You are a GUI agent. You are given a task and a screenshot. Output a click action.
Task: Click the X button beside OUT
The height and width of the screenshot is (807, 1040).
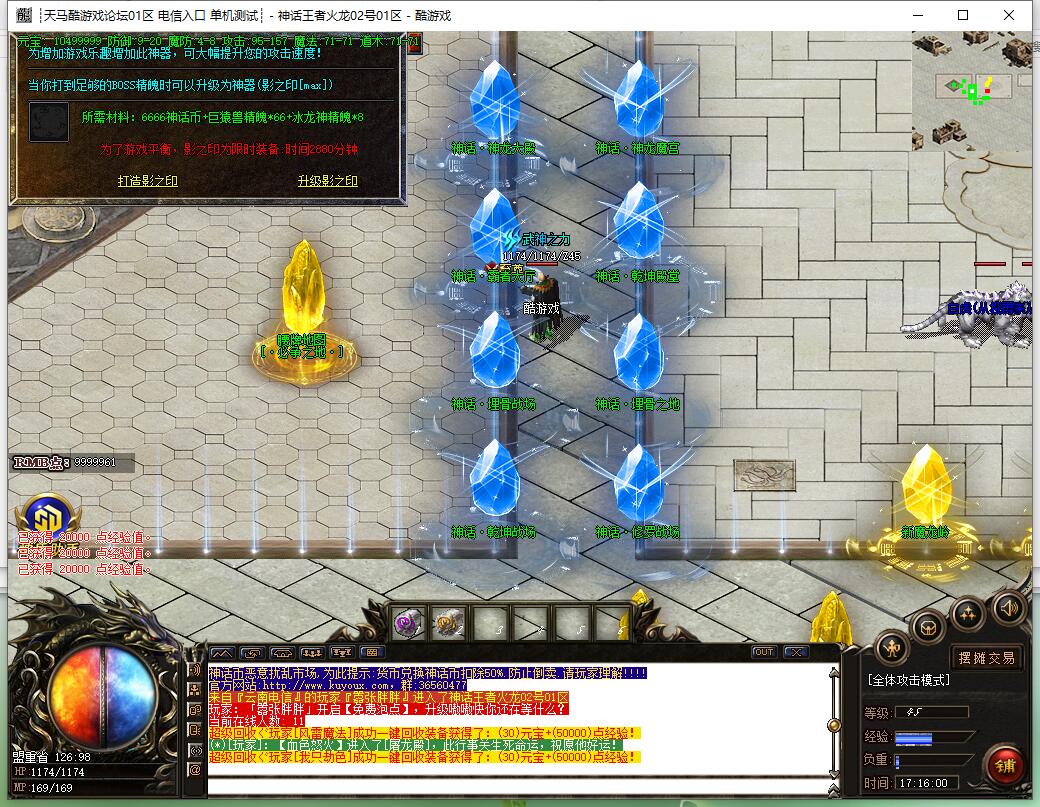(x=795, y=652)
